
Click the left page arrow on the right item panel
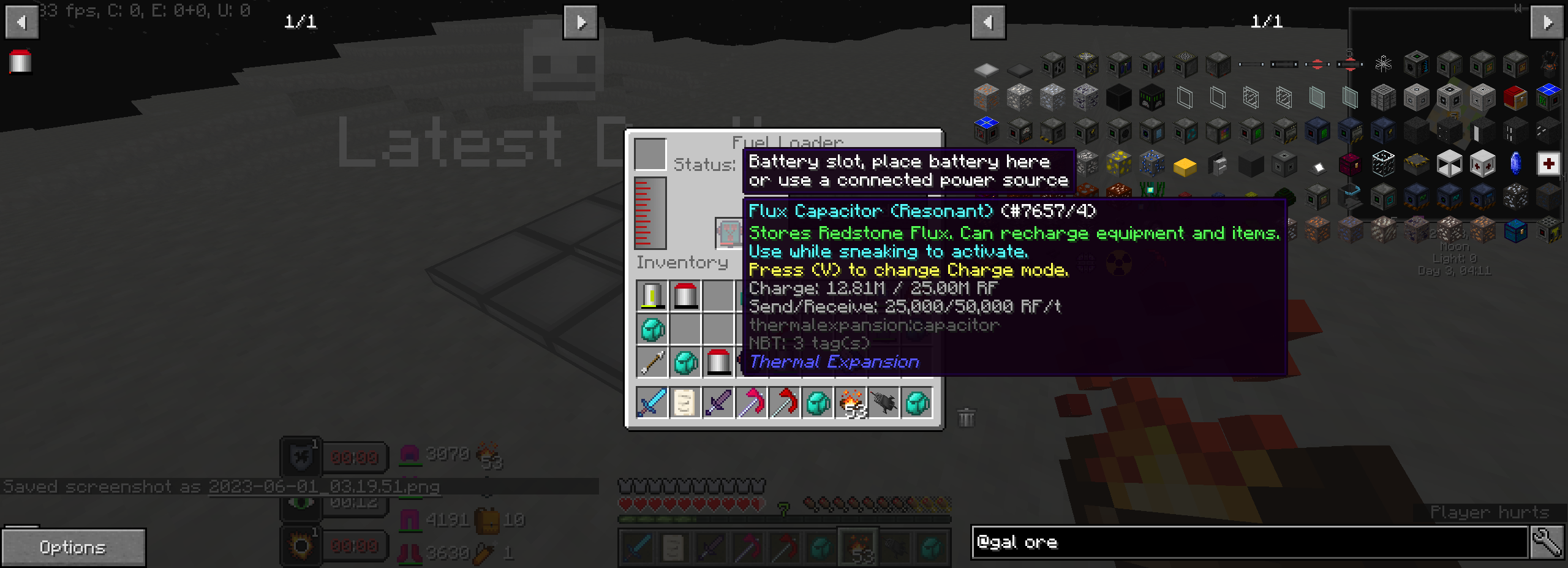point(989,22)
